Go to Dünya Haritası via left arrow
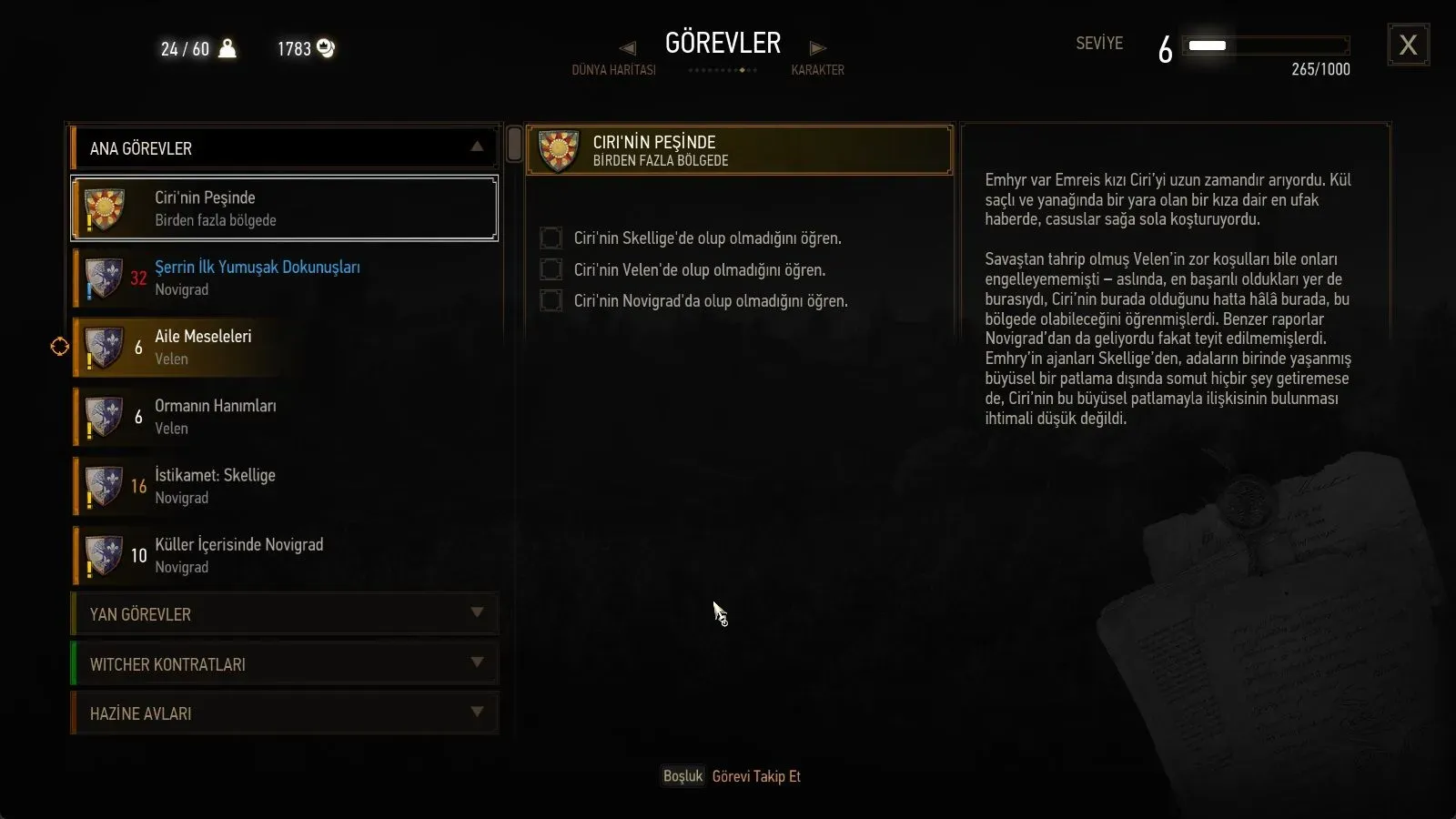Viewport: 1456px width, 819px height. point(627,48)
